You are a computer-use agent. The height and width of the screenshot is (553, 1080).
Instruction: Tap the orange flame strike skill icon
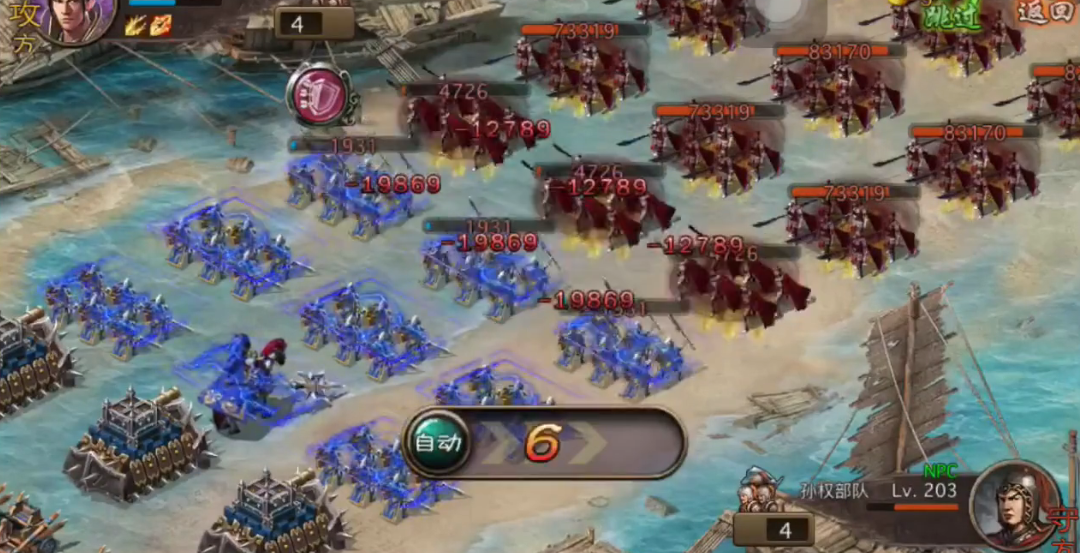point(161,25)
